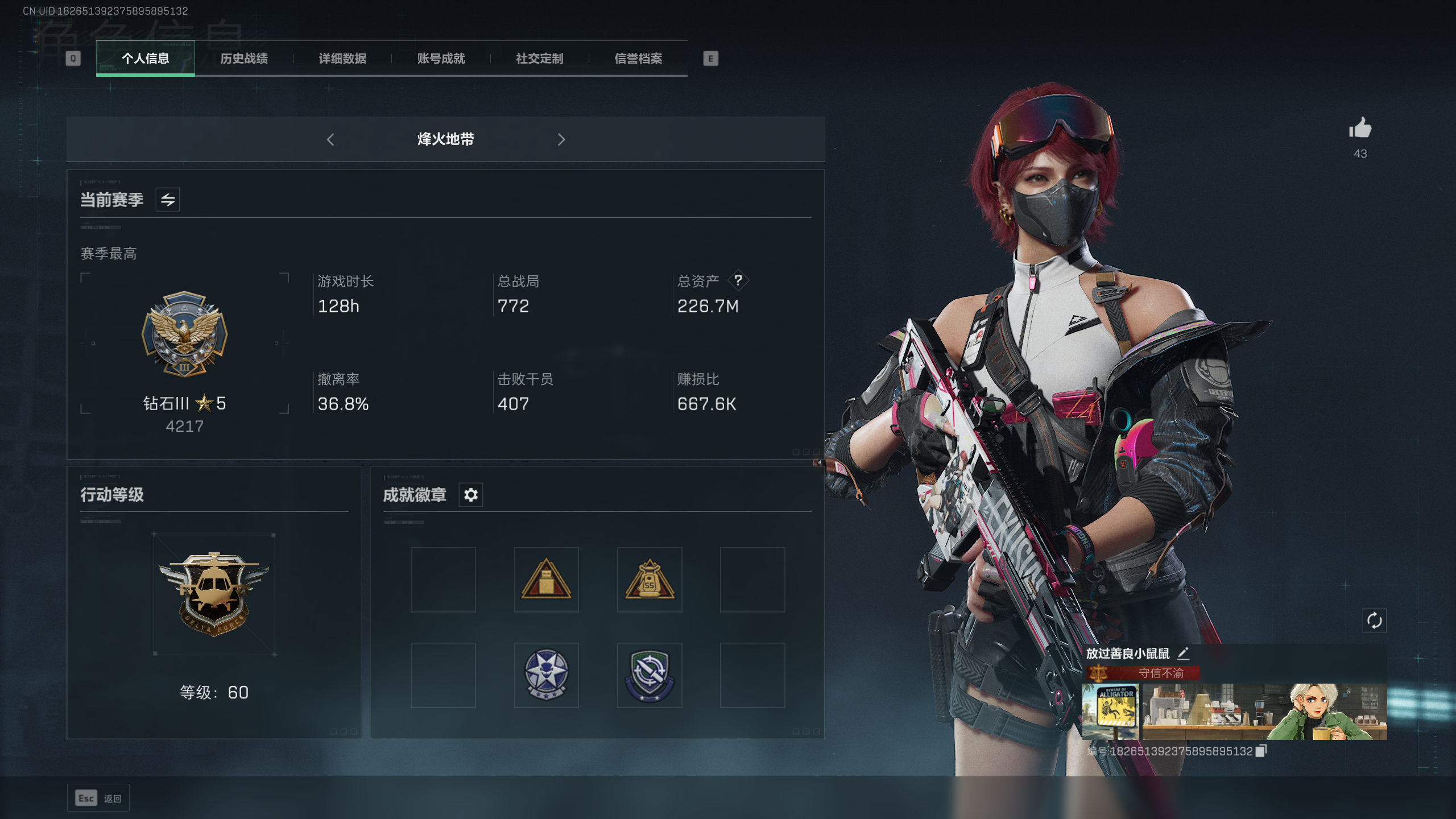Click the rotate character refresh icon
The image size is (1456, 819).
[x=1374, y=621]
